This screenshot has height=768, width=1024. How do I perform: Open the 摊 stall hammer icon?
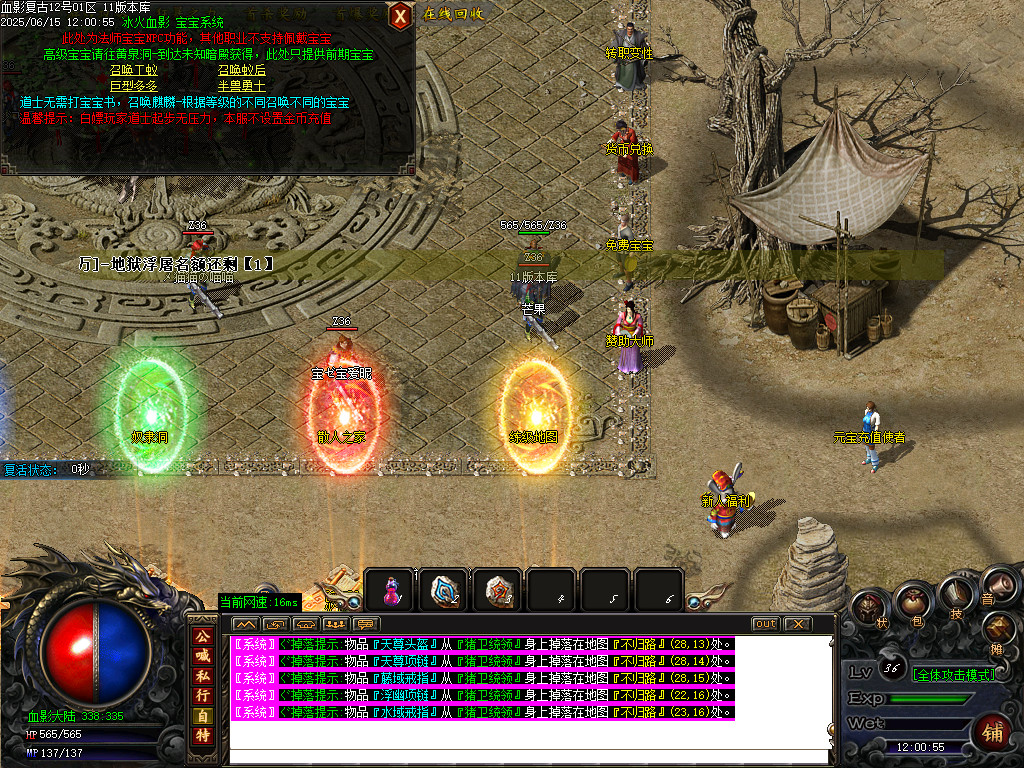tap(1000, 630)
